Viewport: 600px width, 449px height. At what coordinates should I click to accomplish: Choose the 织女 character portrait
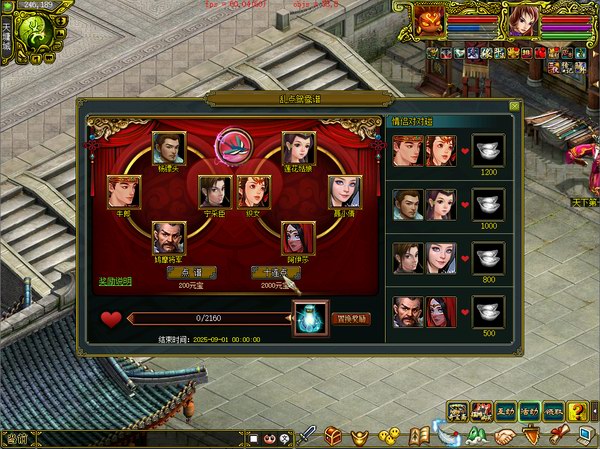(253, 191)
